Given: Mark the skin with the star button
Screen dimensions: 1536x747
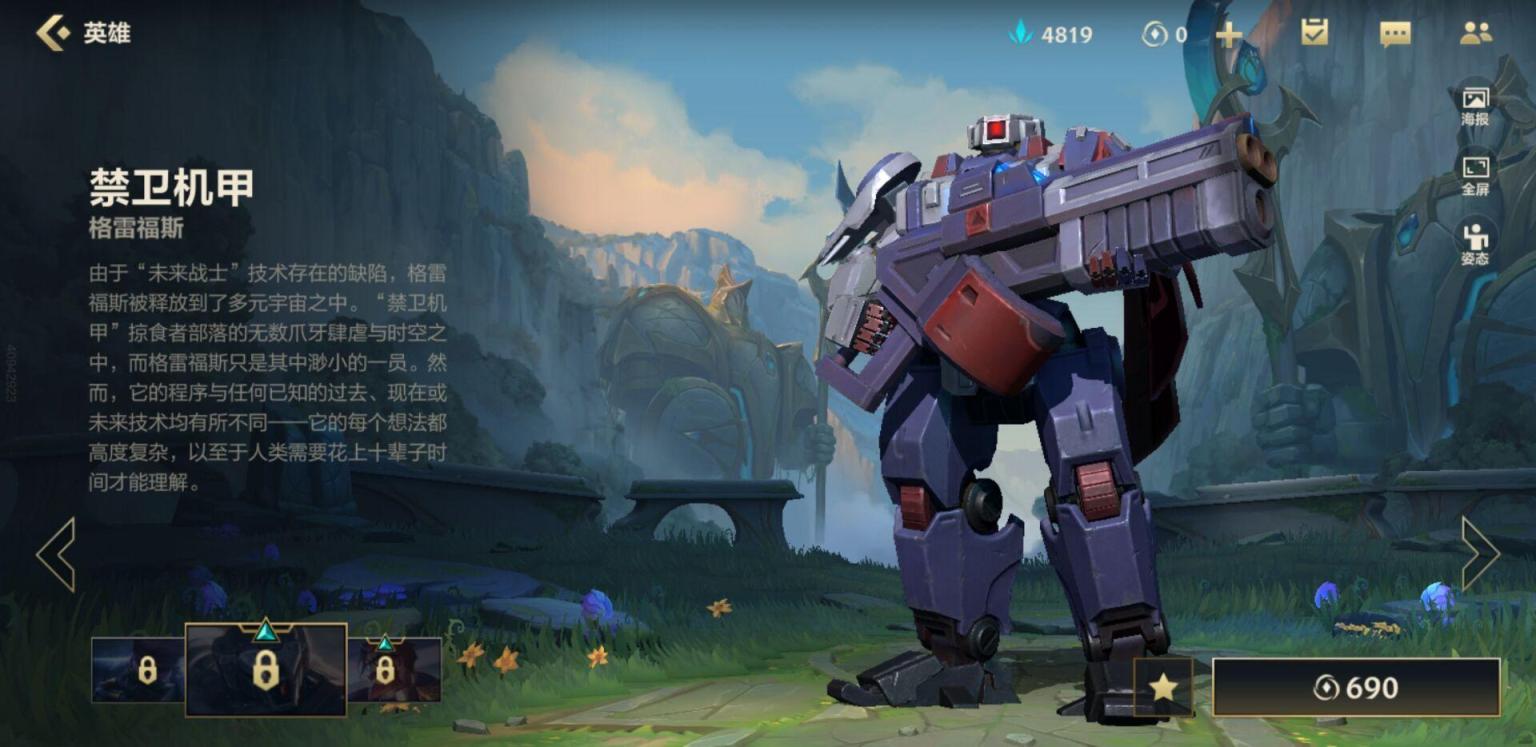Looking at the screenshot, I should (x=1163, y=687).
